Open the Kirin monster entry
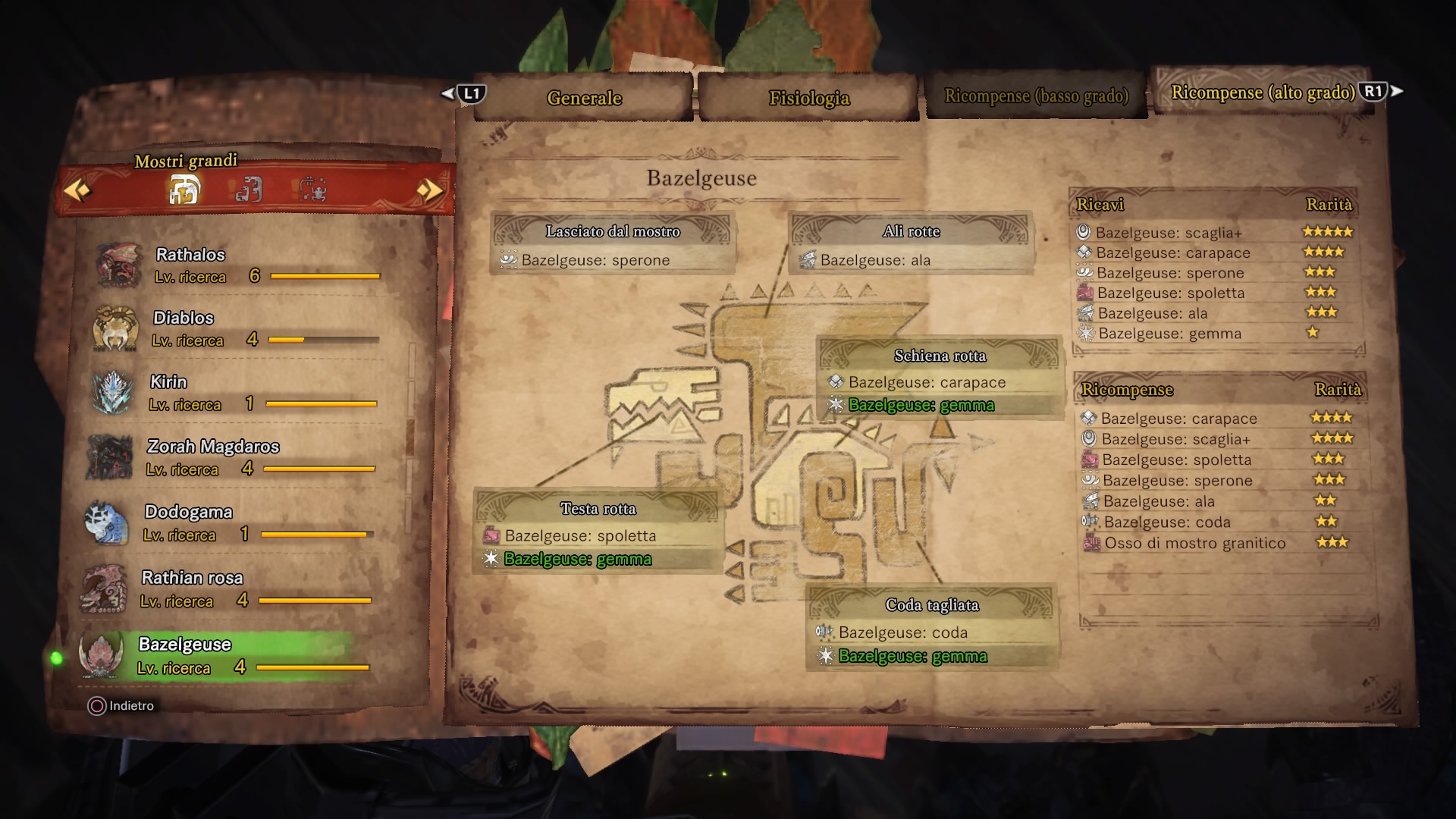The height and width of the screenshot is (819, 1456). coord(235,393)
